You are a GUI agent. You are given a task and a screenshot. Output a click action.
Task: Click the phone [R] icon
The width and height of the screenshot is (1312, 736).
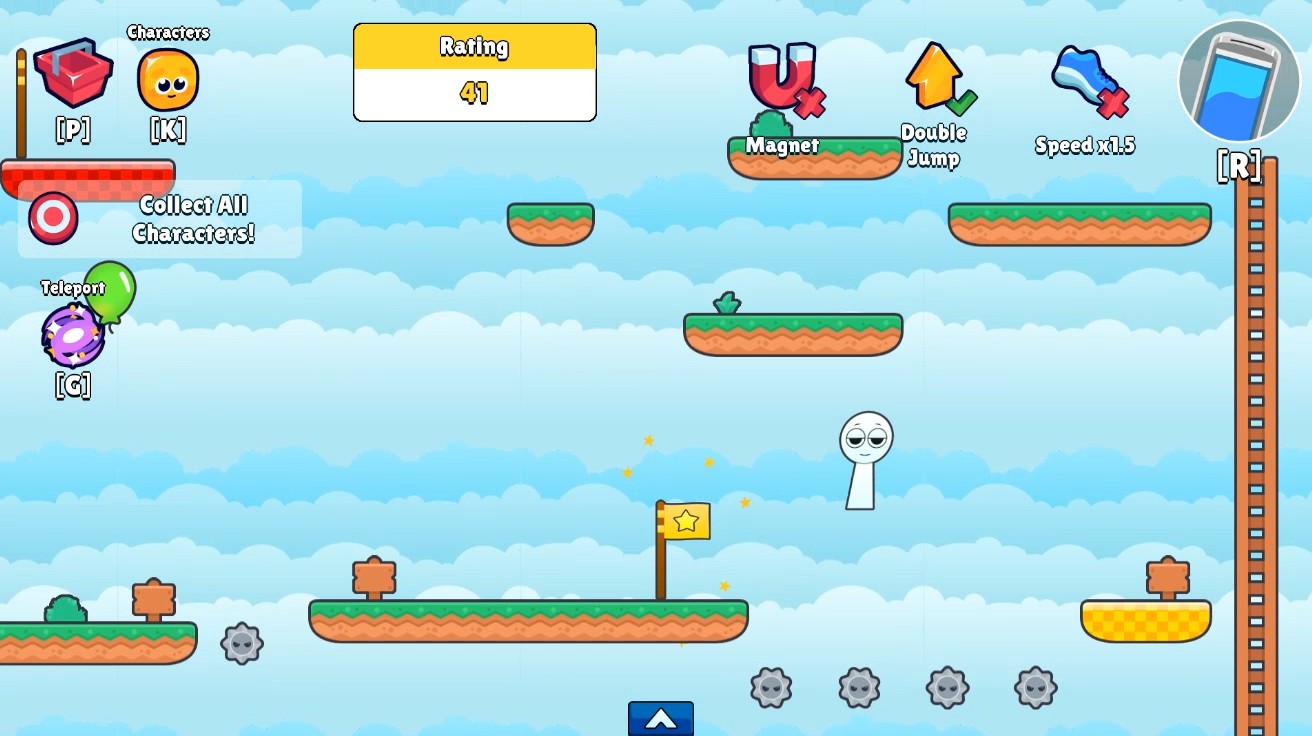(x=1238, y=80)
